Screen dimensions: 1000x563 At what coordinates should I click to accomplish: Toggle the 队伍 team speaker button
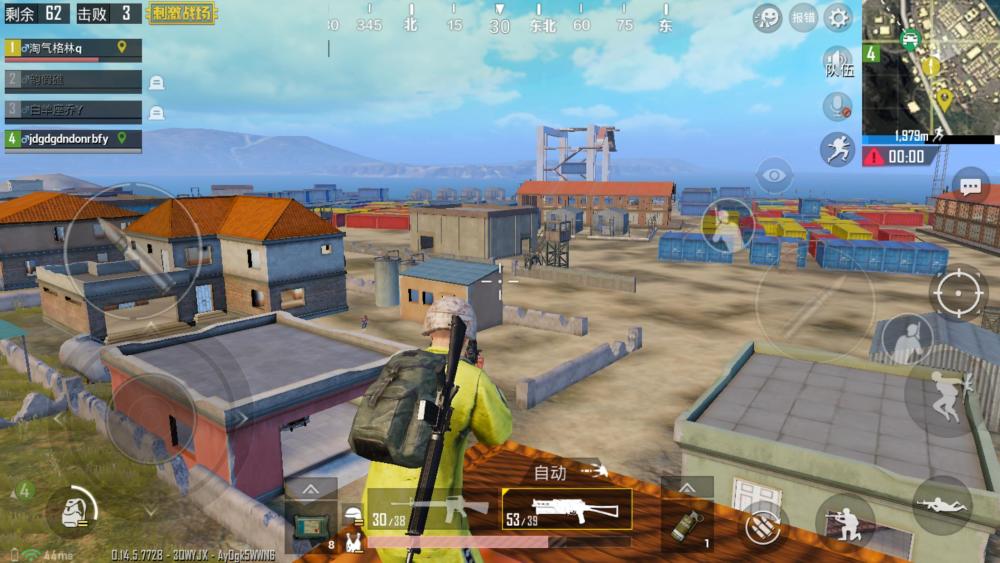click(x=838, y=62)
